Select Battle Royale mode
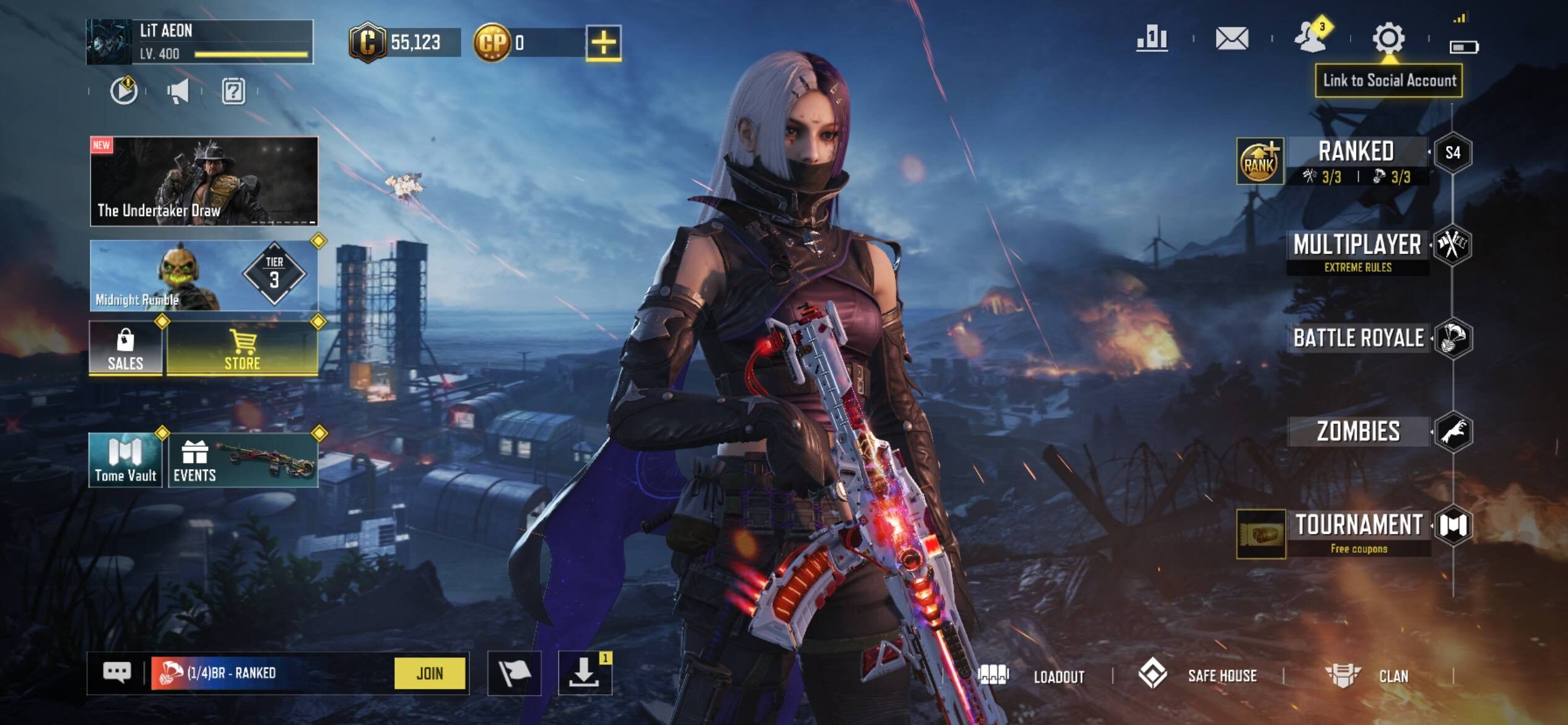Viewport: 1568px width, 725px height. tap(1358, 338)
